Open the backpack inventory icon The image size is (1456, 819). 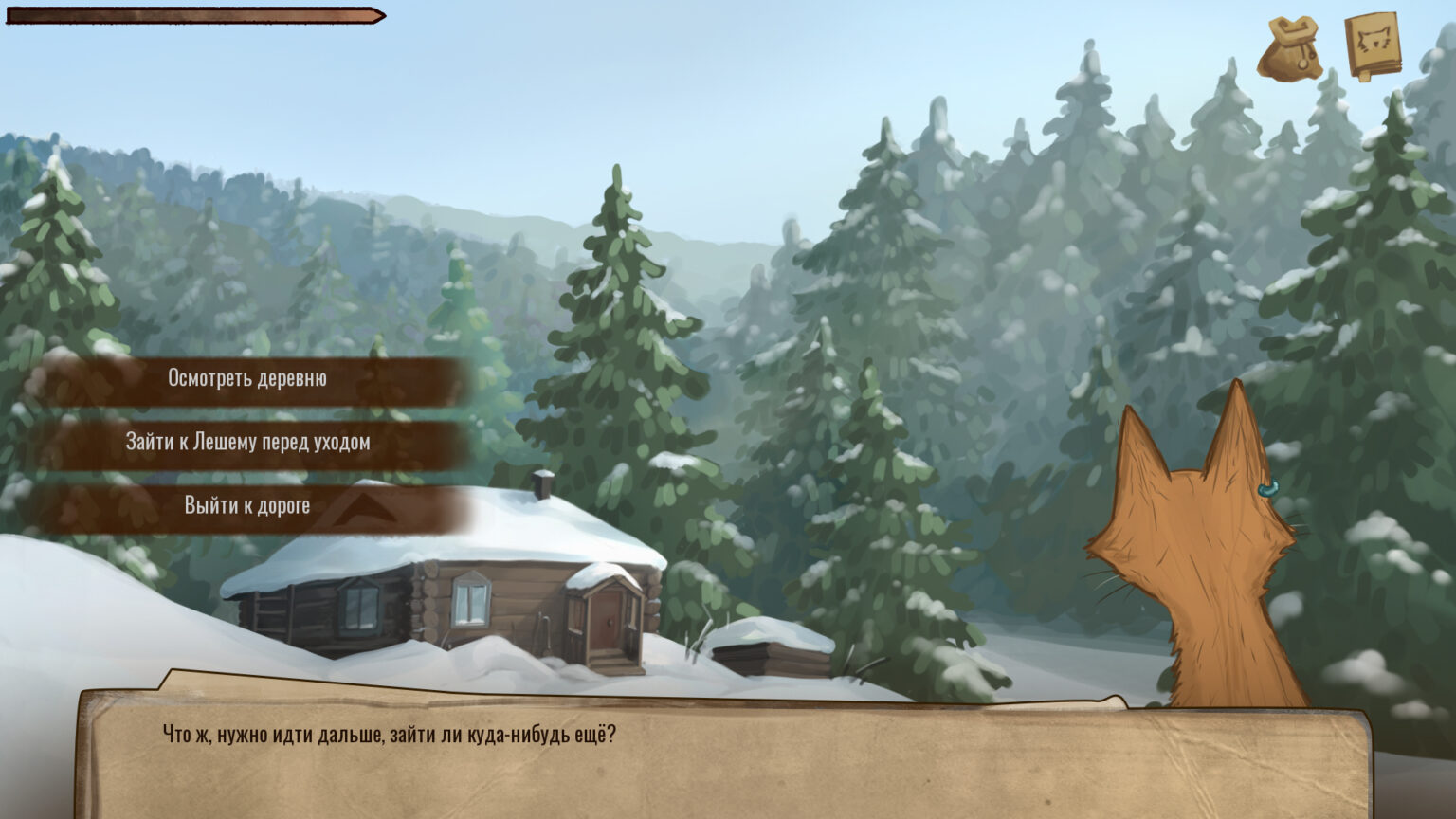(x=1289, y=47)
